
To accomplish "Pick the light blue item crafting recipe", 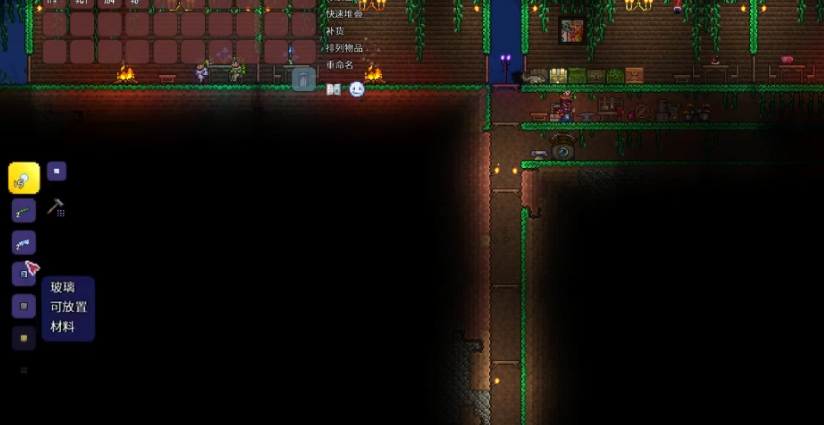I will coord(24,242).
